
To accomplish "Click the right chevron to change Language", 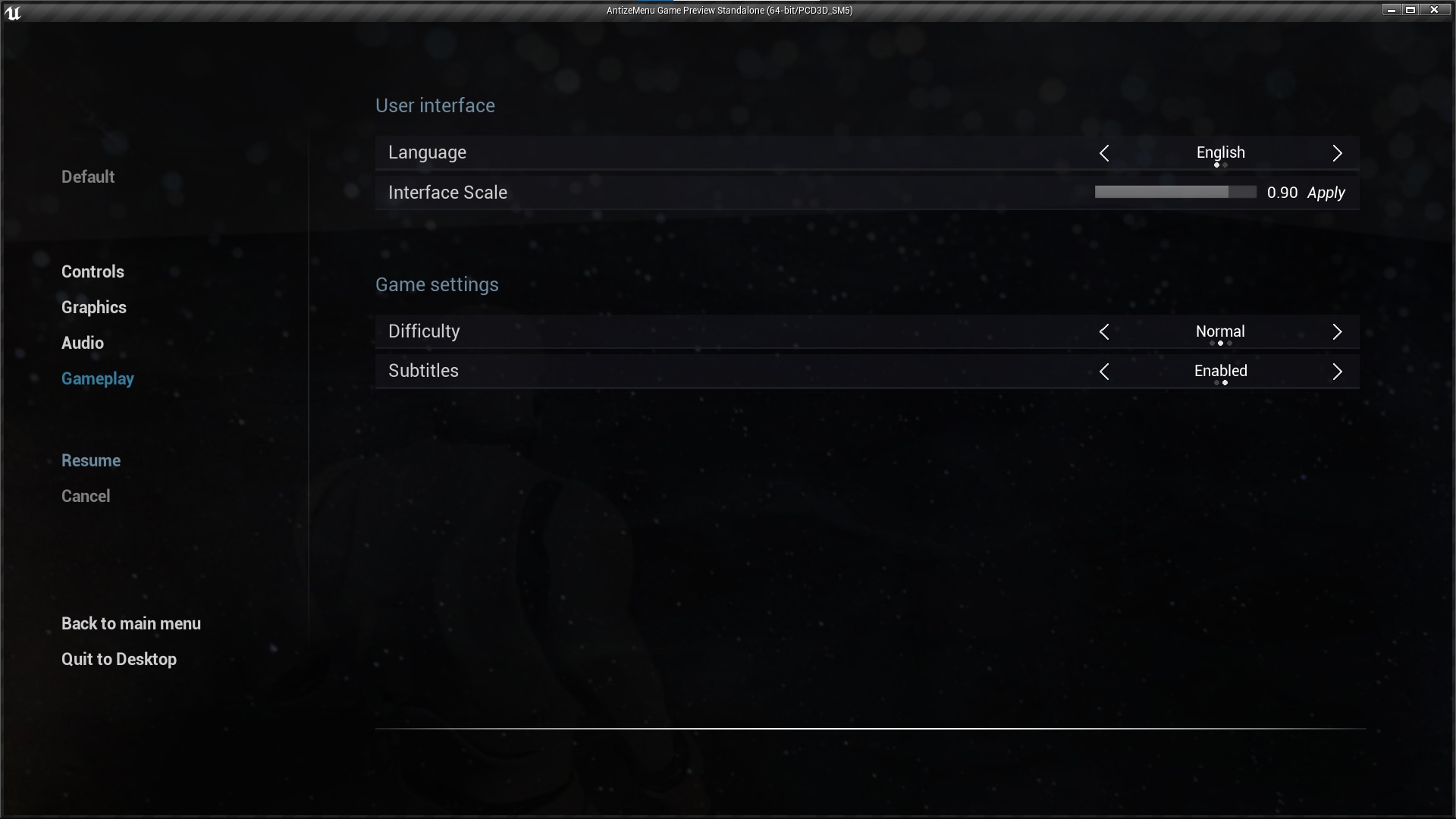I will pyautogui.click(x=1337, y=153).
